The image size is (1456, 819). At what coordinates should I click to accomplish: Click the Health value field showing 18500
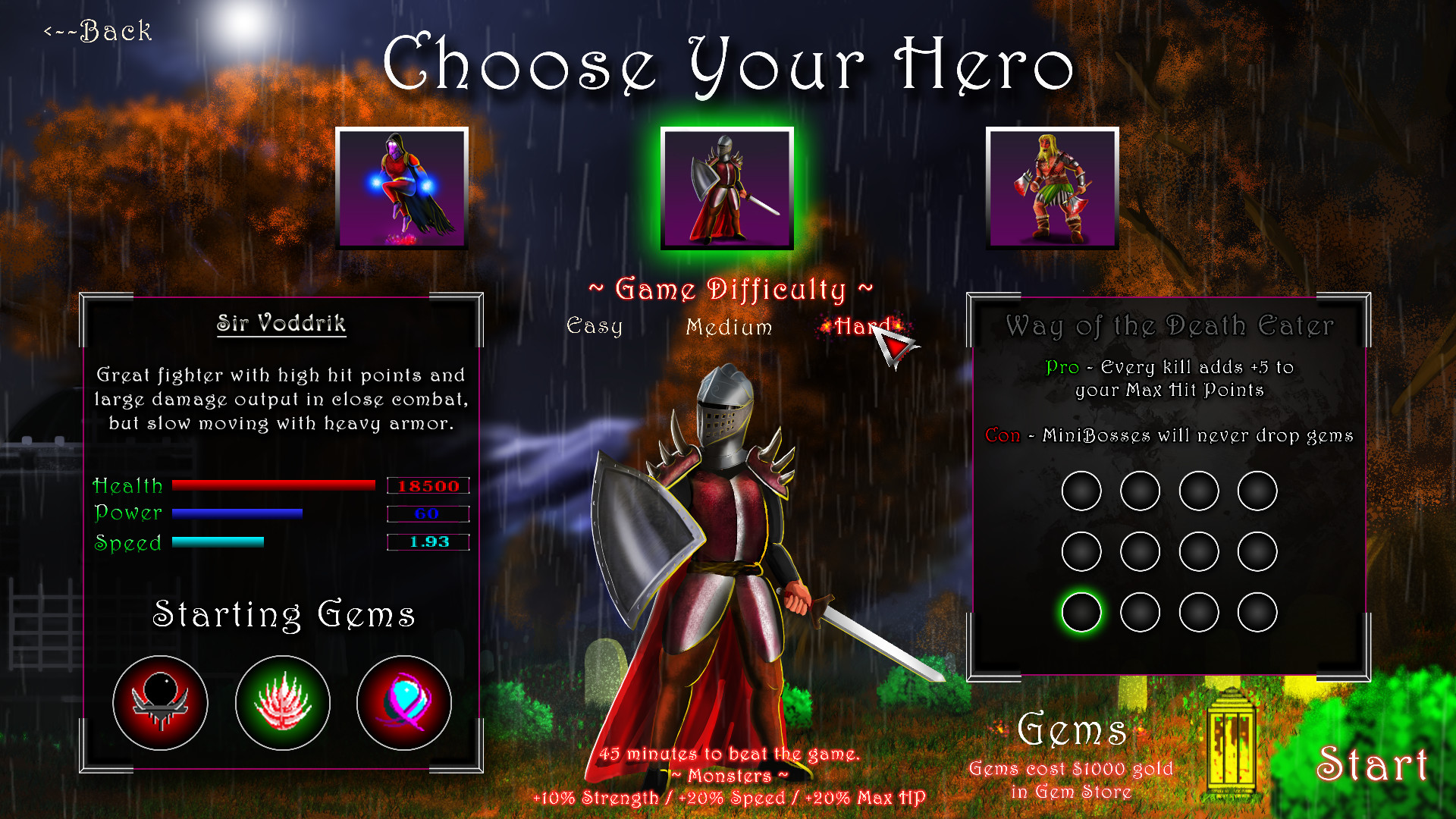click(428, 485)
